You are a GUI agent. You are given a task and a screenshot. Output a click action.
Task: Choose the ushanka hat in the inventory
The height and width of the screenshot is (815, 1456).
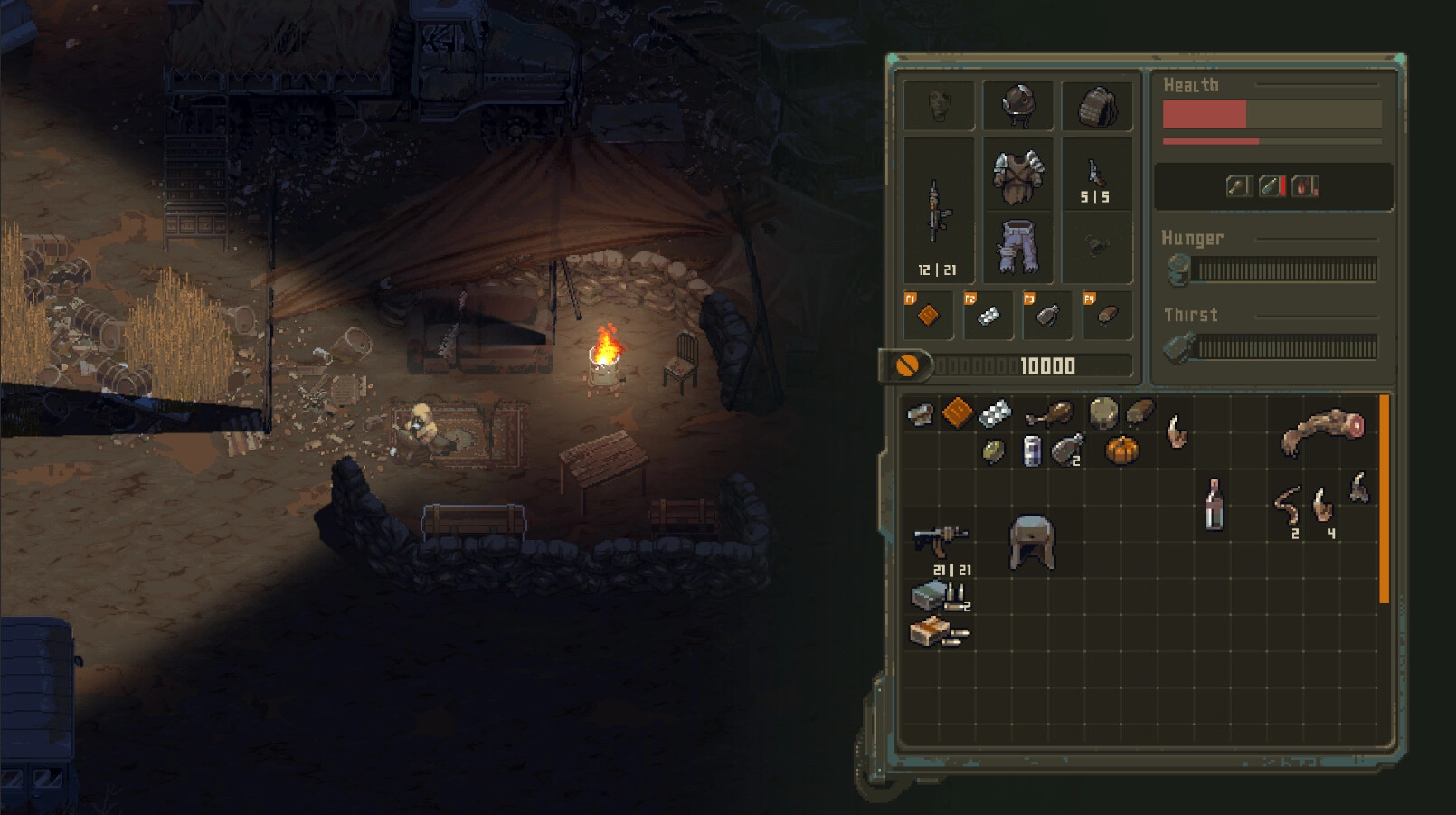coord(1032,541)
